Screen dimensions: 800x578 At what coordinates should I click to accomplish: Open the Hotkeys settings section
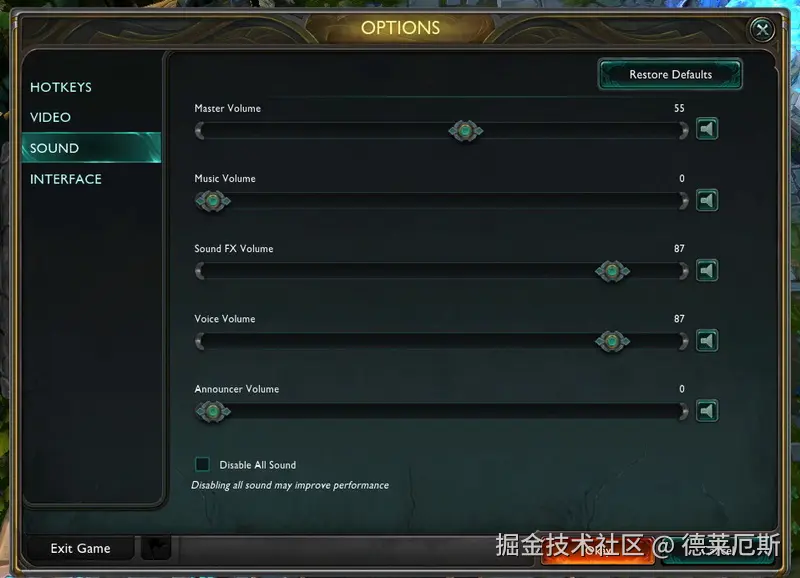[x=61, y=87]
